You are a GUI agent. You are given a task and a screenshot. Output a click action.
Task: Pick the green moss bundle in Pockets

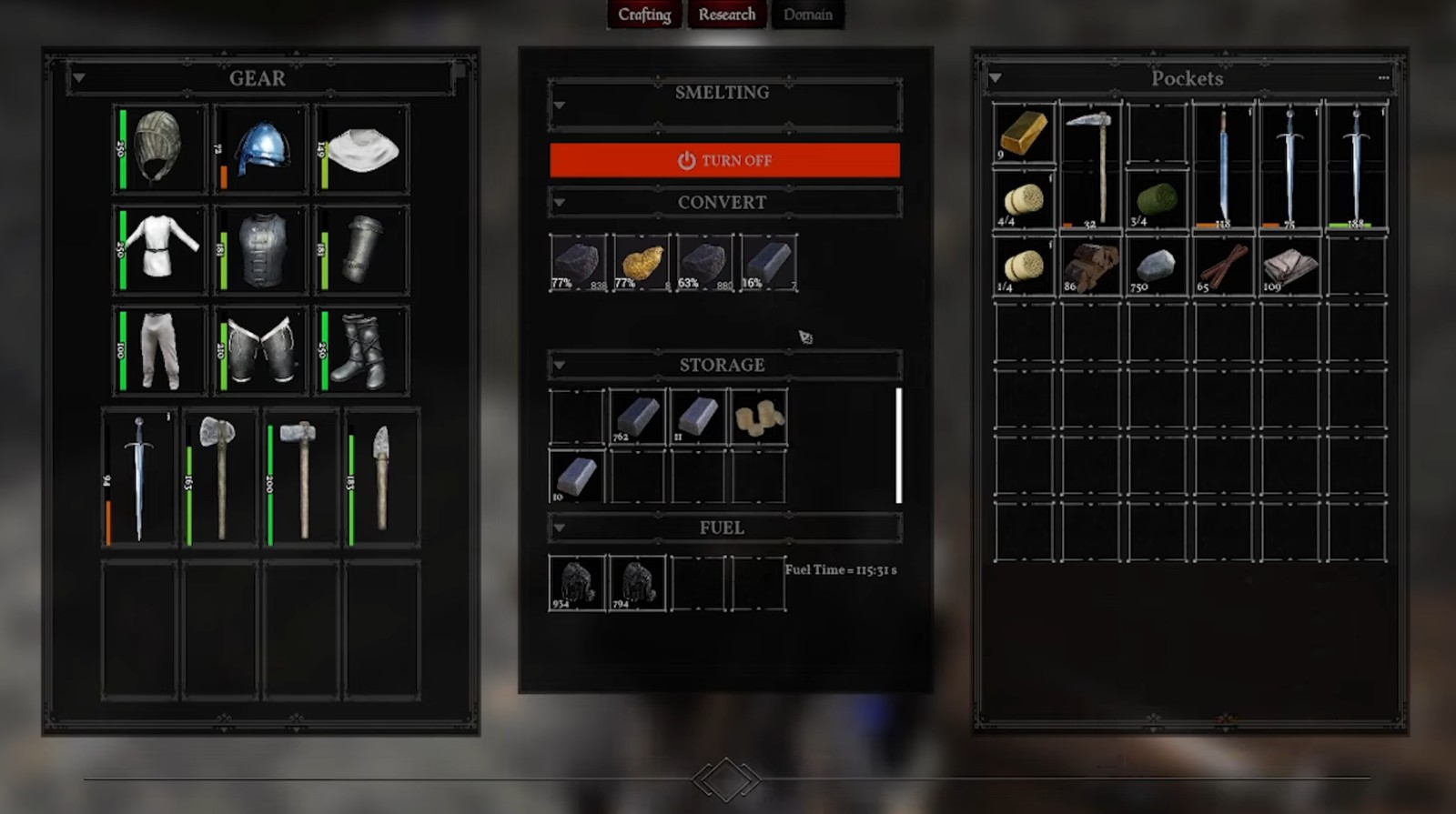coord(1157,198)
